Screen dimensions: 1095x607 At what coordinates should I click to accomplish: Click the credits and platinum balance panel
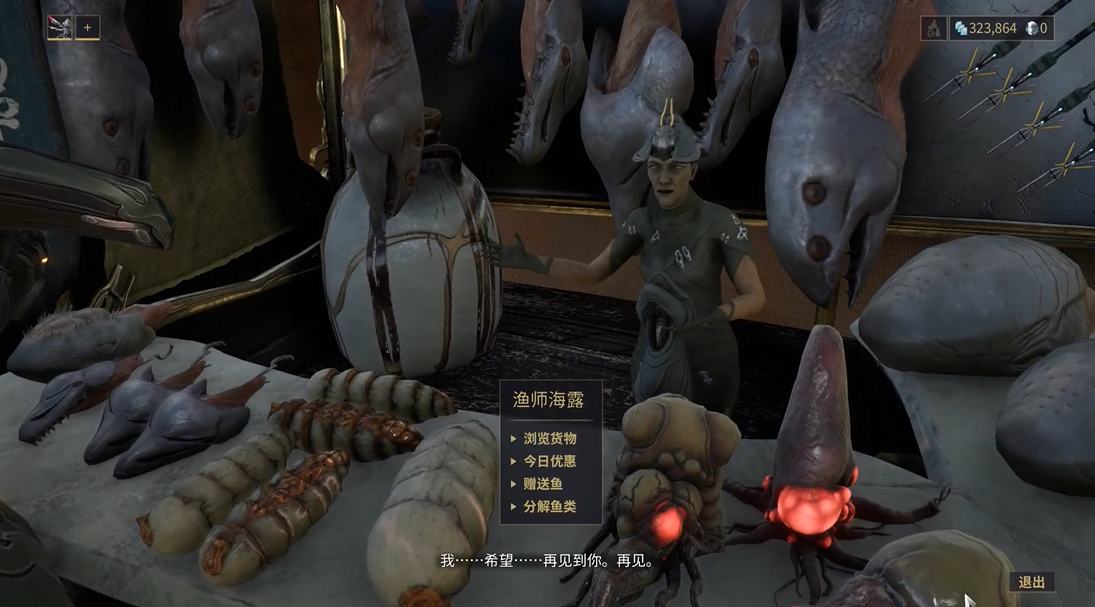coord(1000,28)
